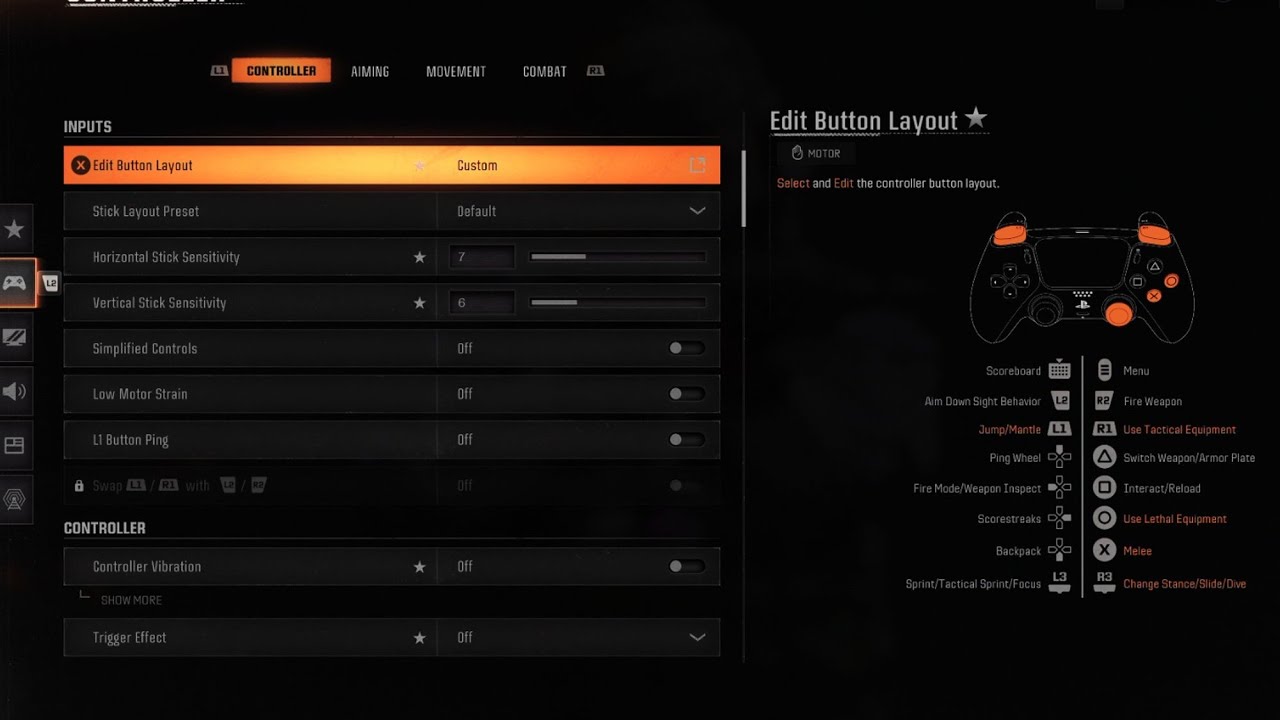Image resolution: width=1280 pixels, height=720 pixels.
Task: Open the favorites star sidebar category
Action: [15, 230]
